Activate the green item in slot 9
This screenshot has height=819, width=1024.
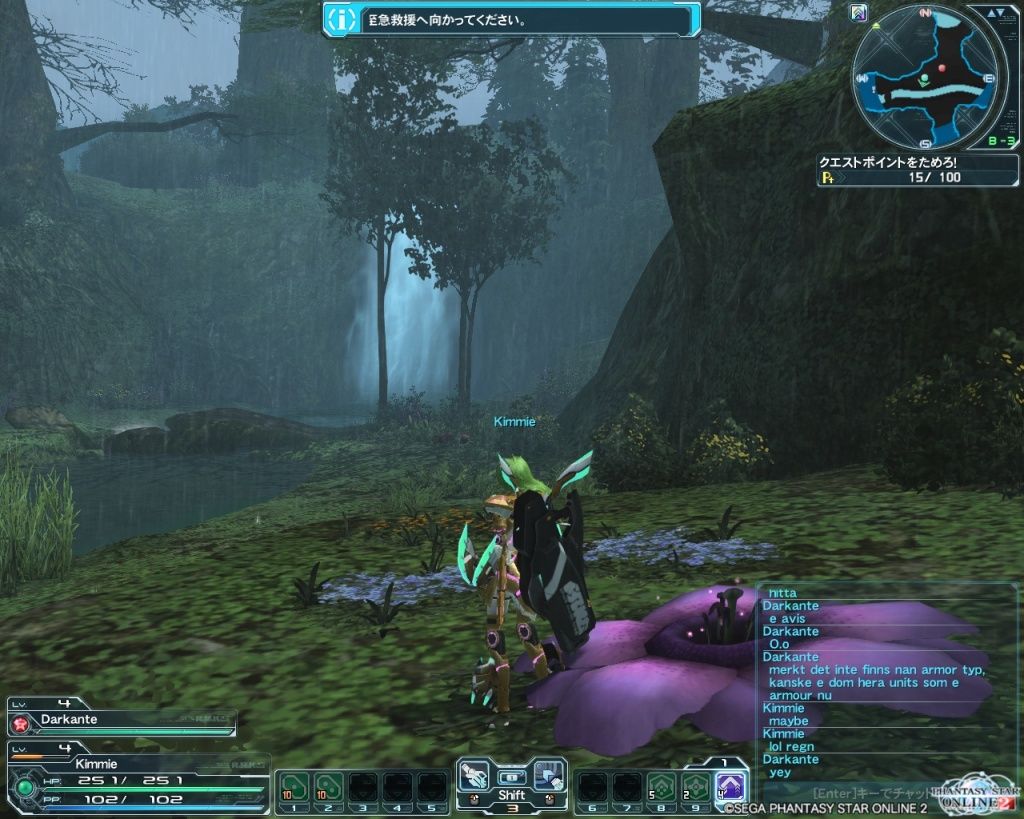click(695, 788)
